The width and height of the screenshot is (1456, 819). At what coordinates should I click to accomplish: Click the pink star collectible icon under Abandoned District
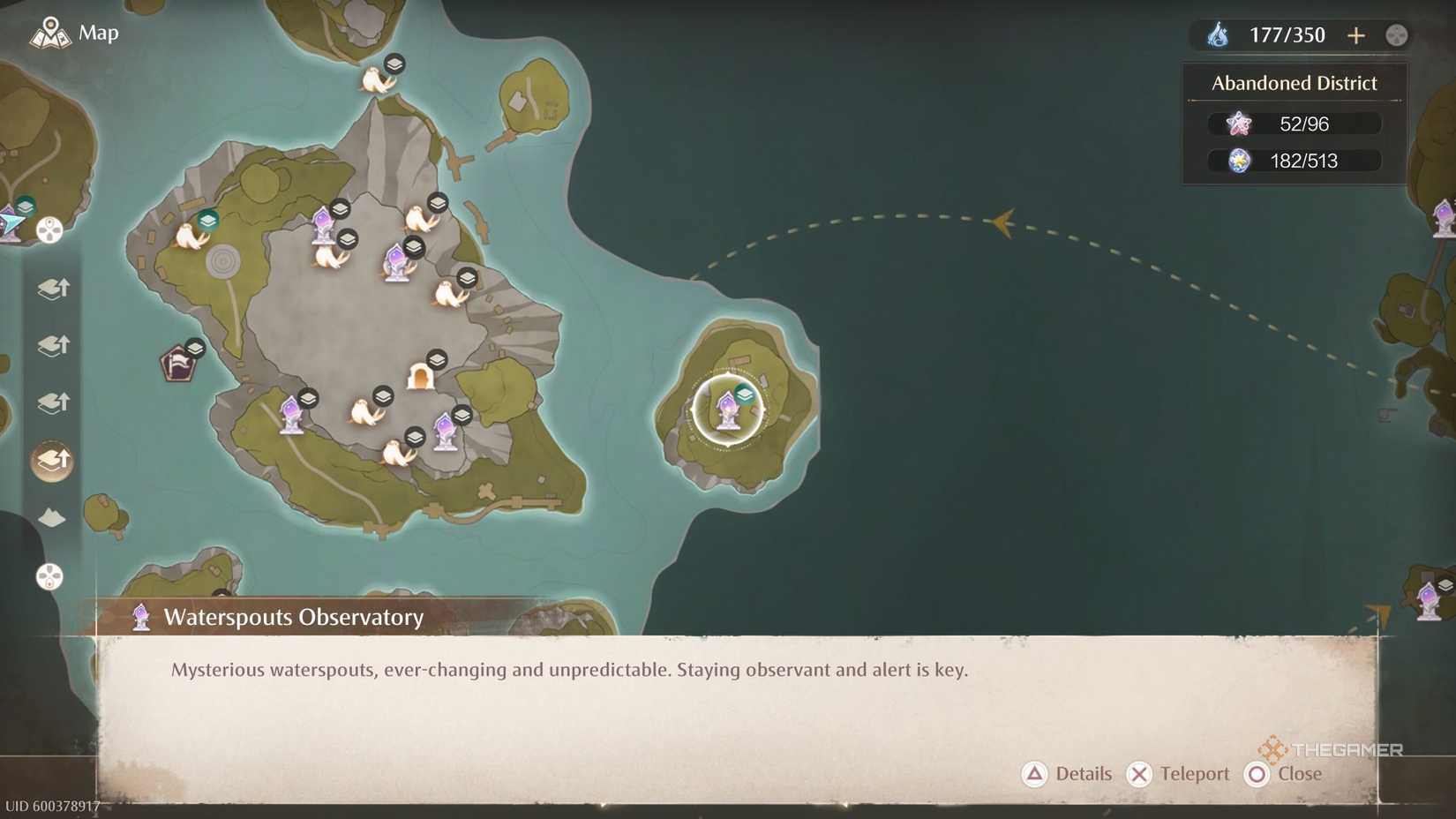[x=1239, y=124]
